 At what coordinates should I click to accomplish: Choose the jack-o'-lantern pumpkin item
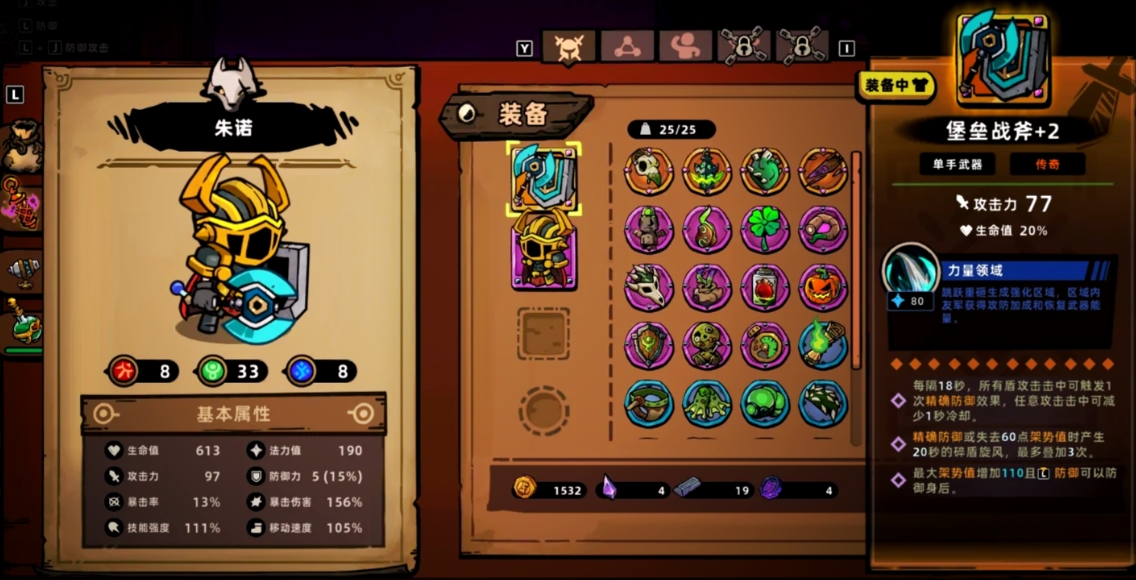pos(823,287)
